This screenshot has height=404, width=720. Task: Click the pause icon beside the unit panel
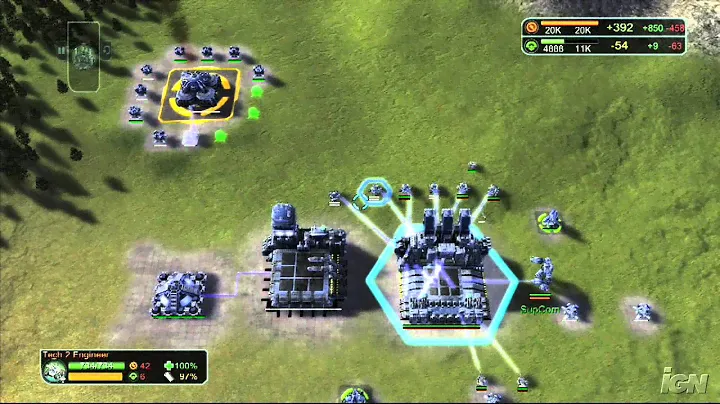61,49
